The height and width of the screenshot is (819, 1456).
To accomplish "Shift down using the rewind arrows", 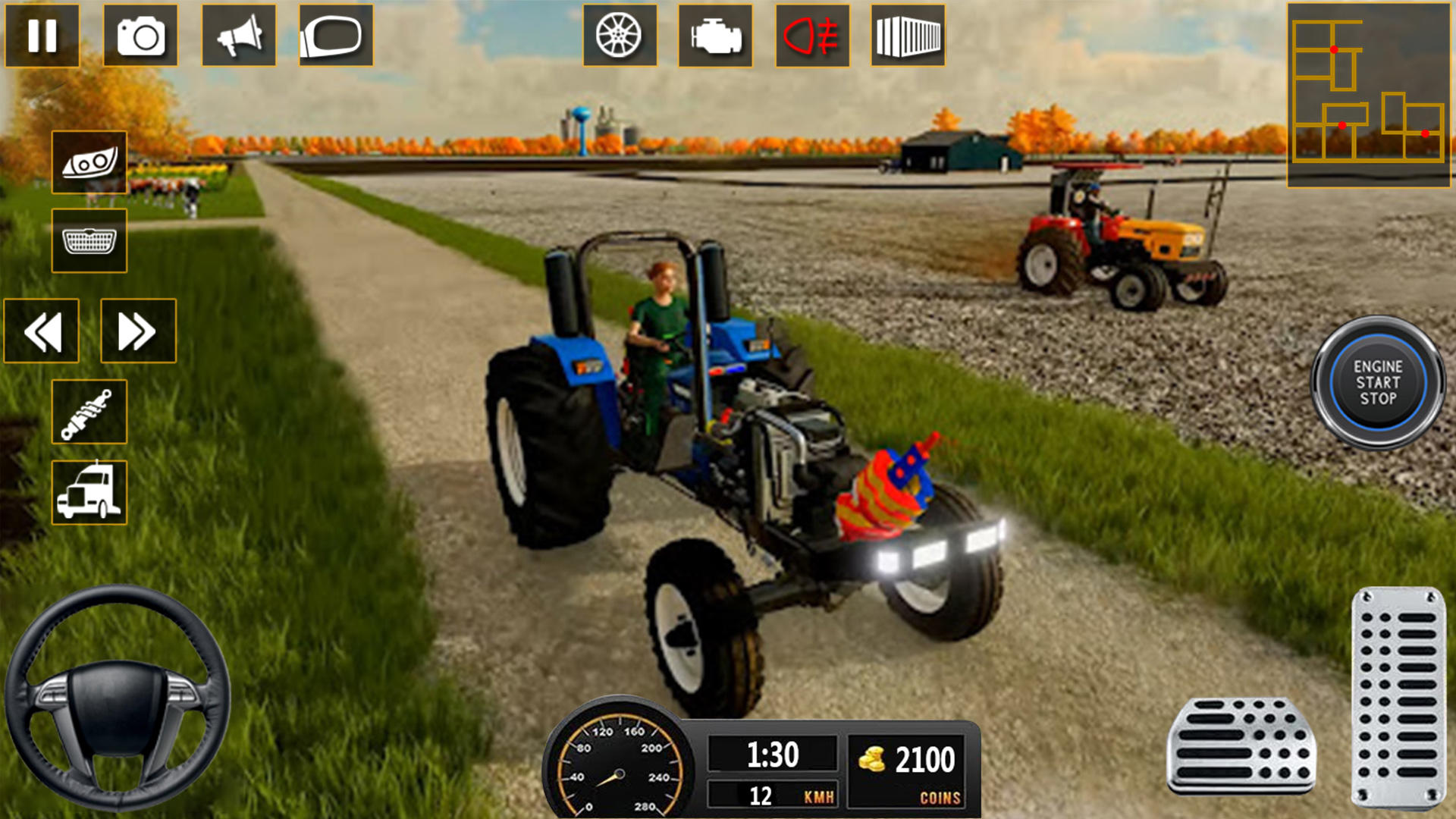I will point(43,331).
